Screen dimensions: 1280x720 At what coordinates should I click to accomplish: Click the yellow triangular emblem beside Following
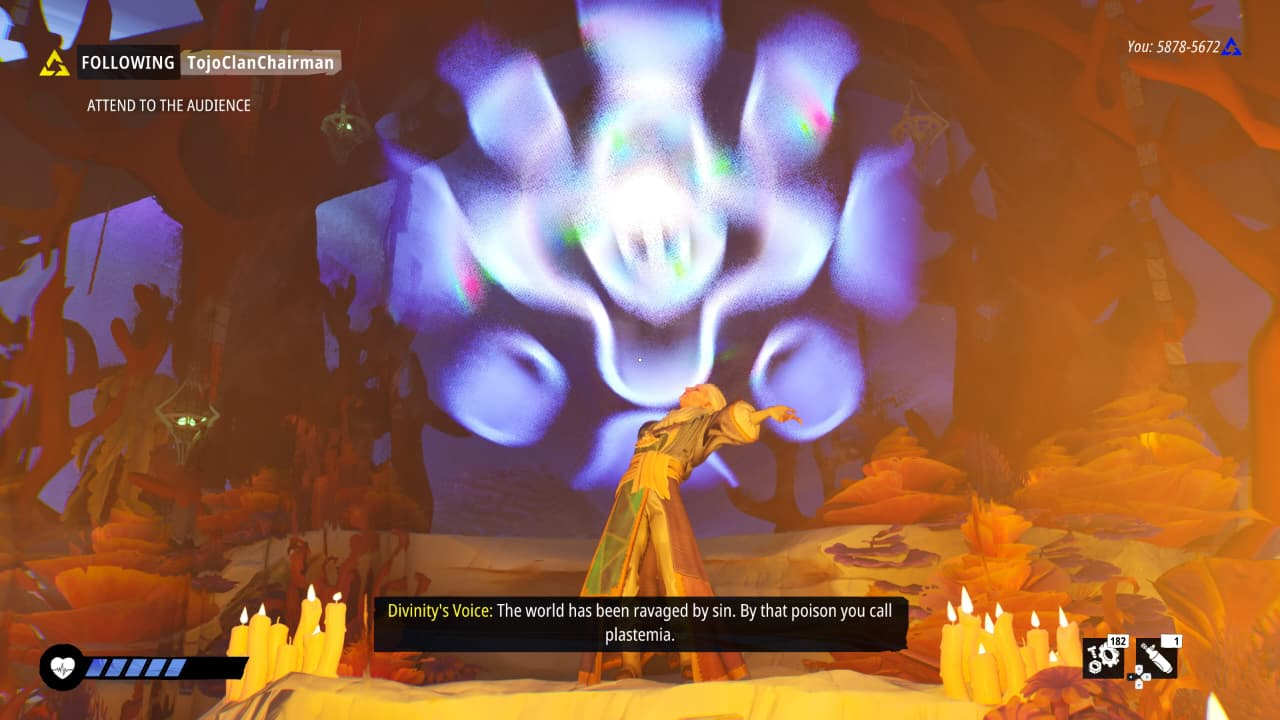coord(54,63)
